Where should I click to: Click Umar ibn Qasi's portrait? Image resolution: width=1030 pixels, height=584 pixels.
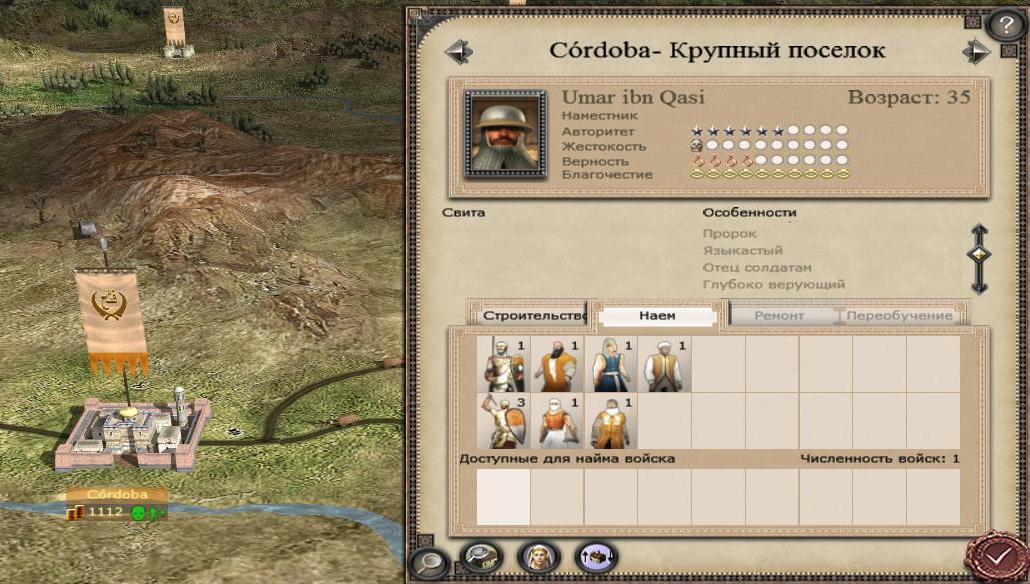click(505, 133)
